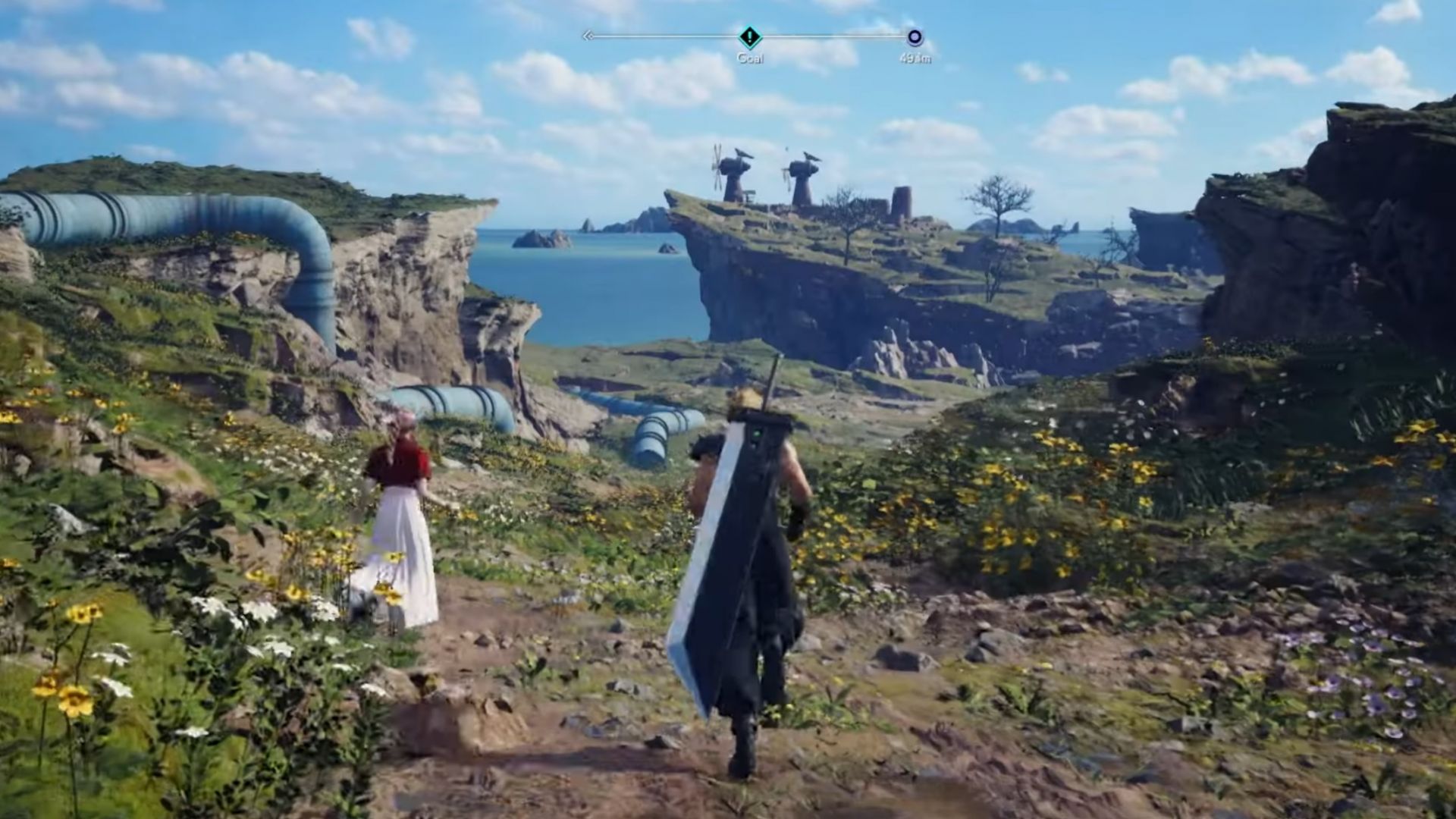The height and width of the screenshot is (819, 1456).
Task: Click the compass bar's left arrow end
Action: tap(587, 36)
